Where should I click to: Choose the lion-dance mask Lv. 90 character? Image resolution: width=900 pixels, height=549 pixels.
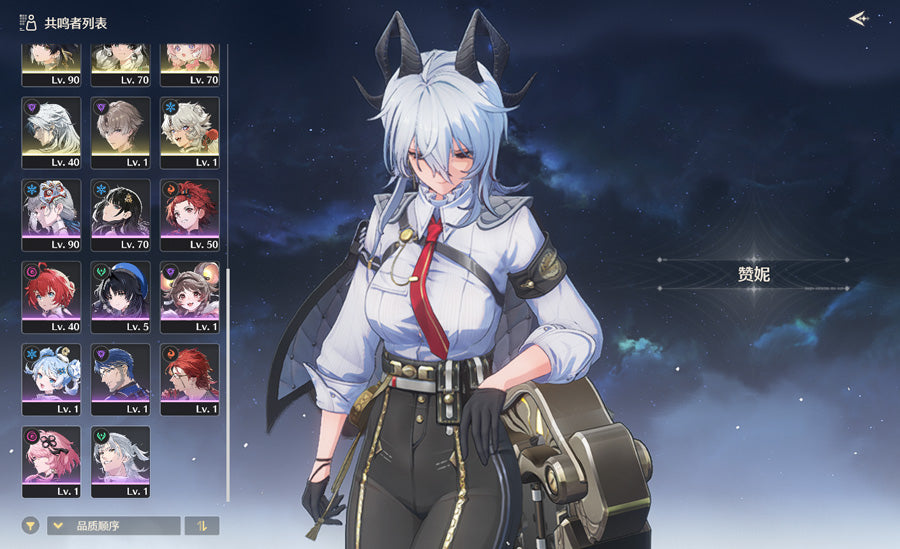(x=51, y=214)
